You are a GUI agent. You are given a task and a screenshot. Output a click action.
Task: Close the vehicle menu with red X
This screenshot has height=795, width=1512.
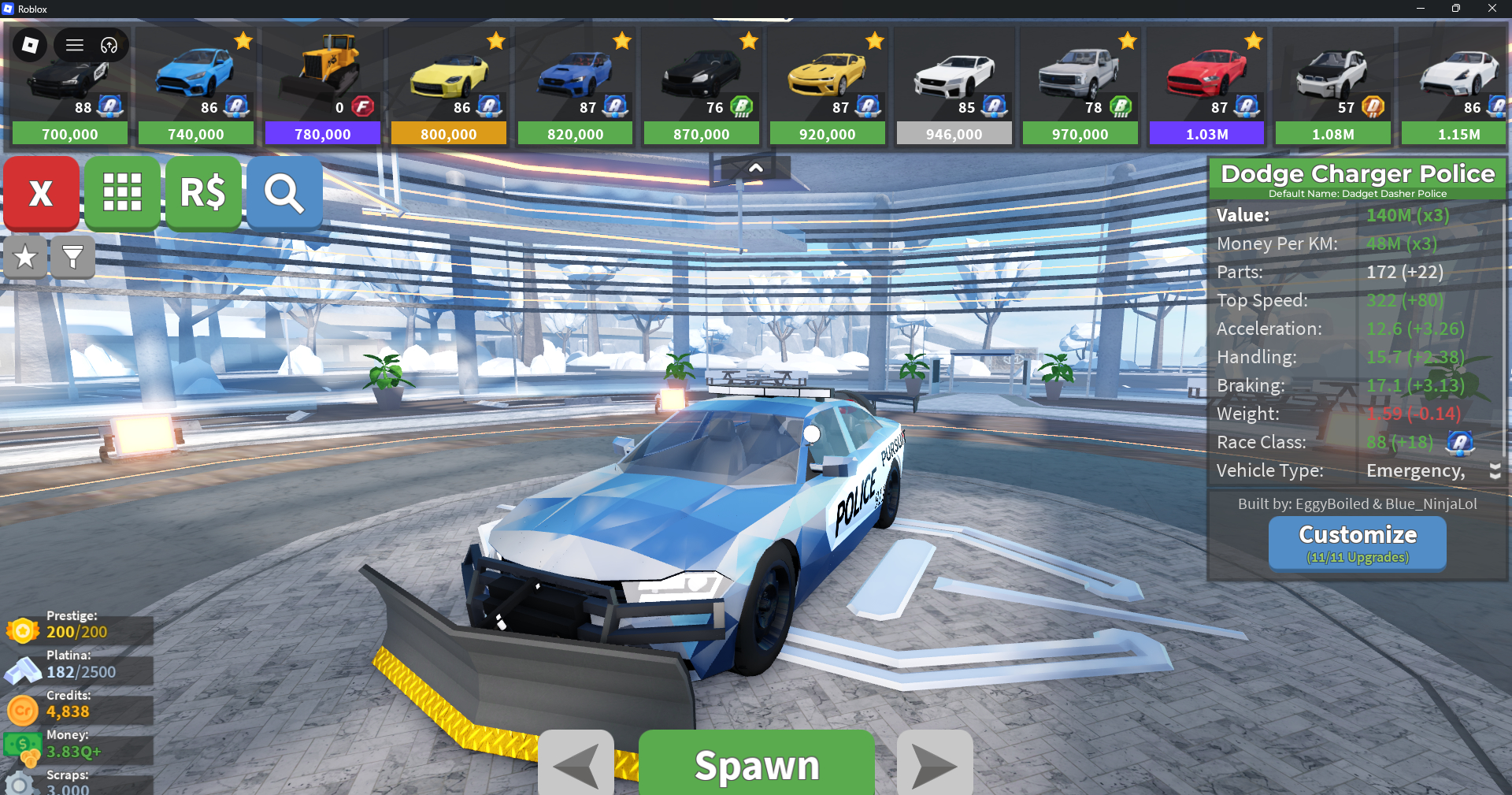(41, 193)
